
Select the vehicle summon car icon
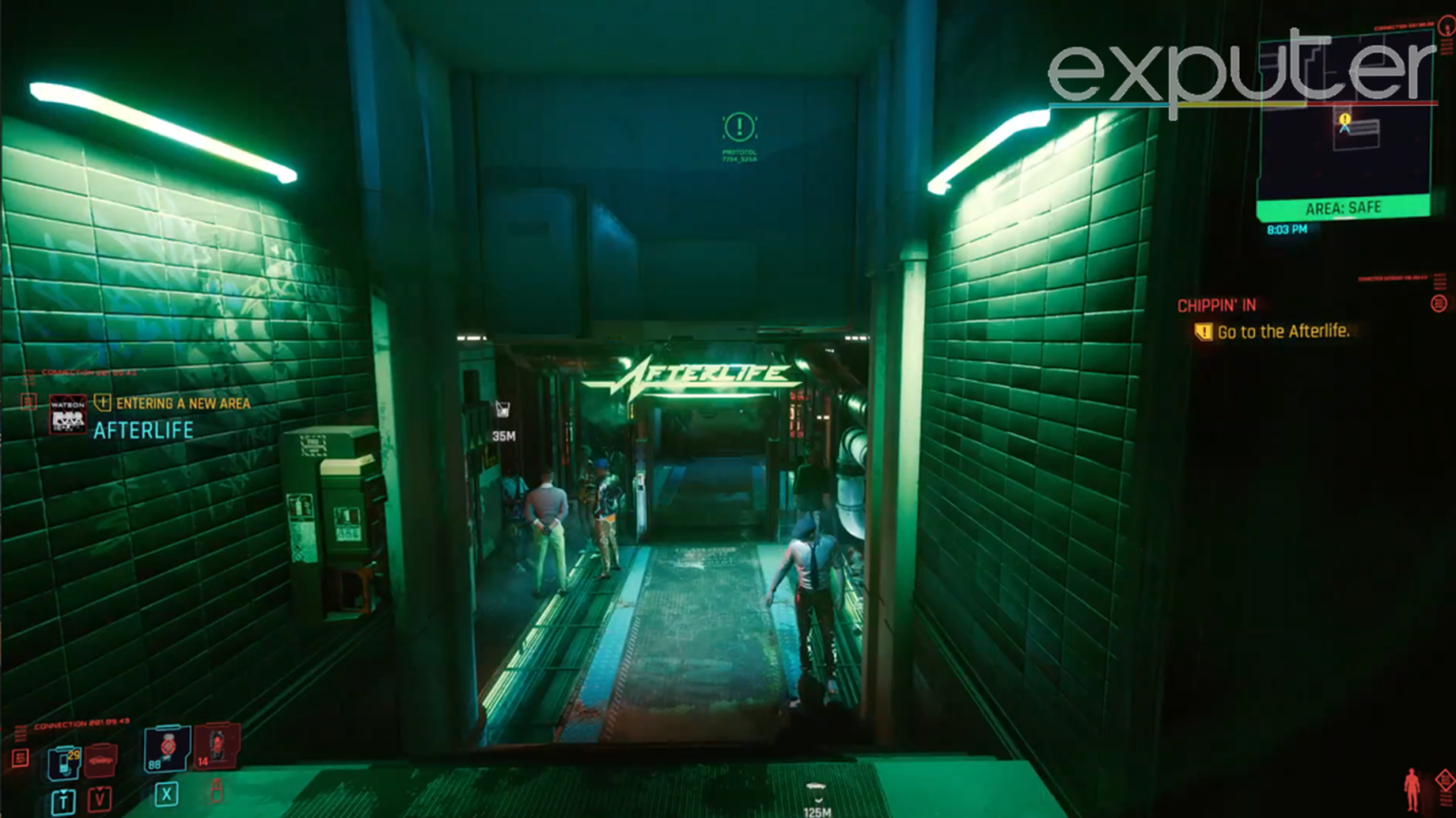100,759
